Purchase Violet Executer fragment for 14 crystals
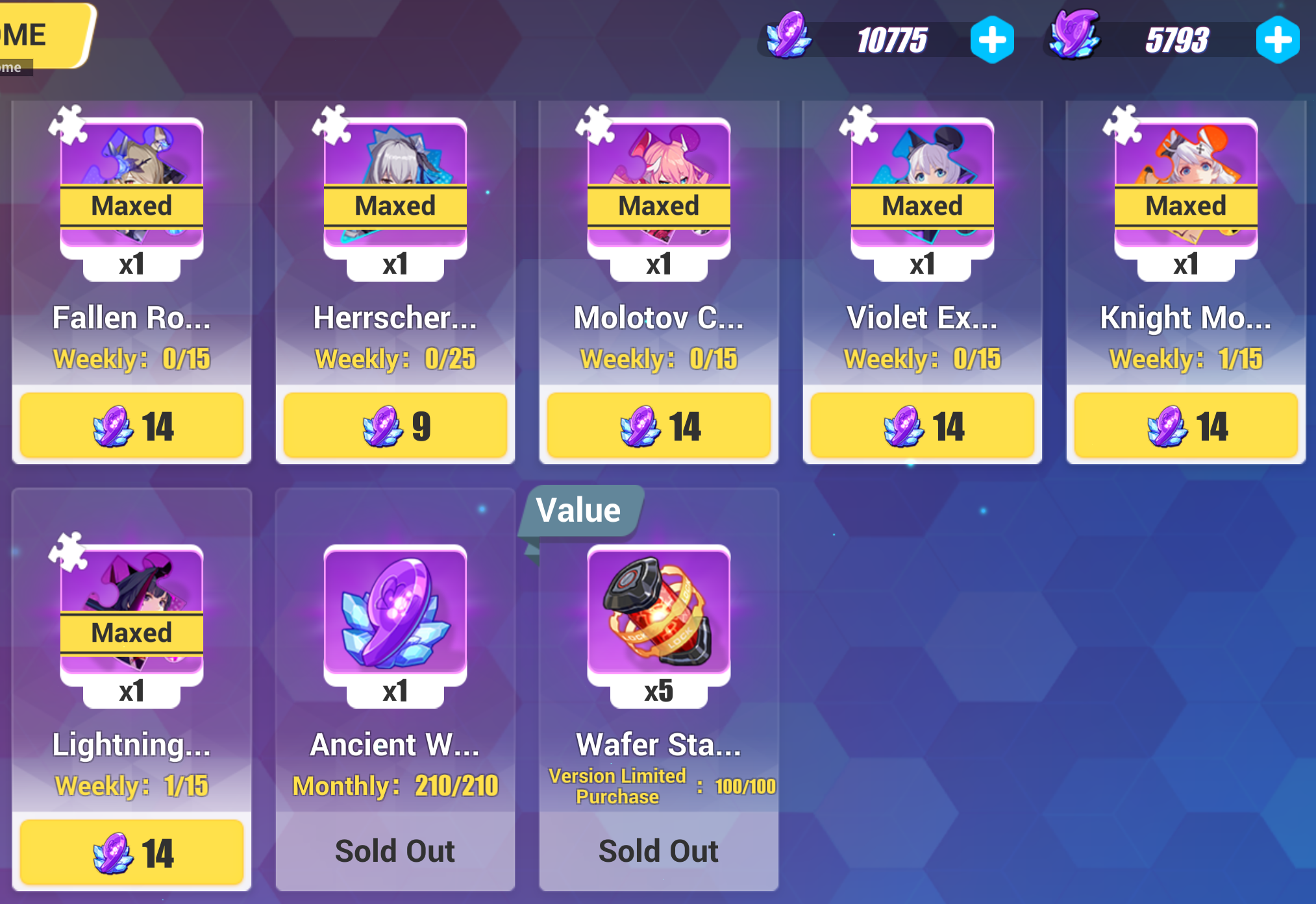This screenshot has height=904, width=1316. click(x=922, y=426)
